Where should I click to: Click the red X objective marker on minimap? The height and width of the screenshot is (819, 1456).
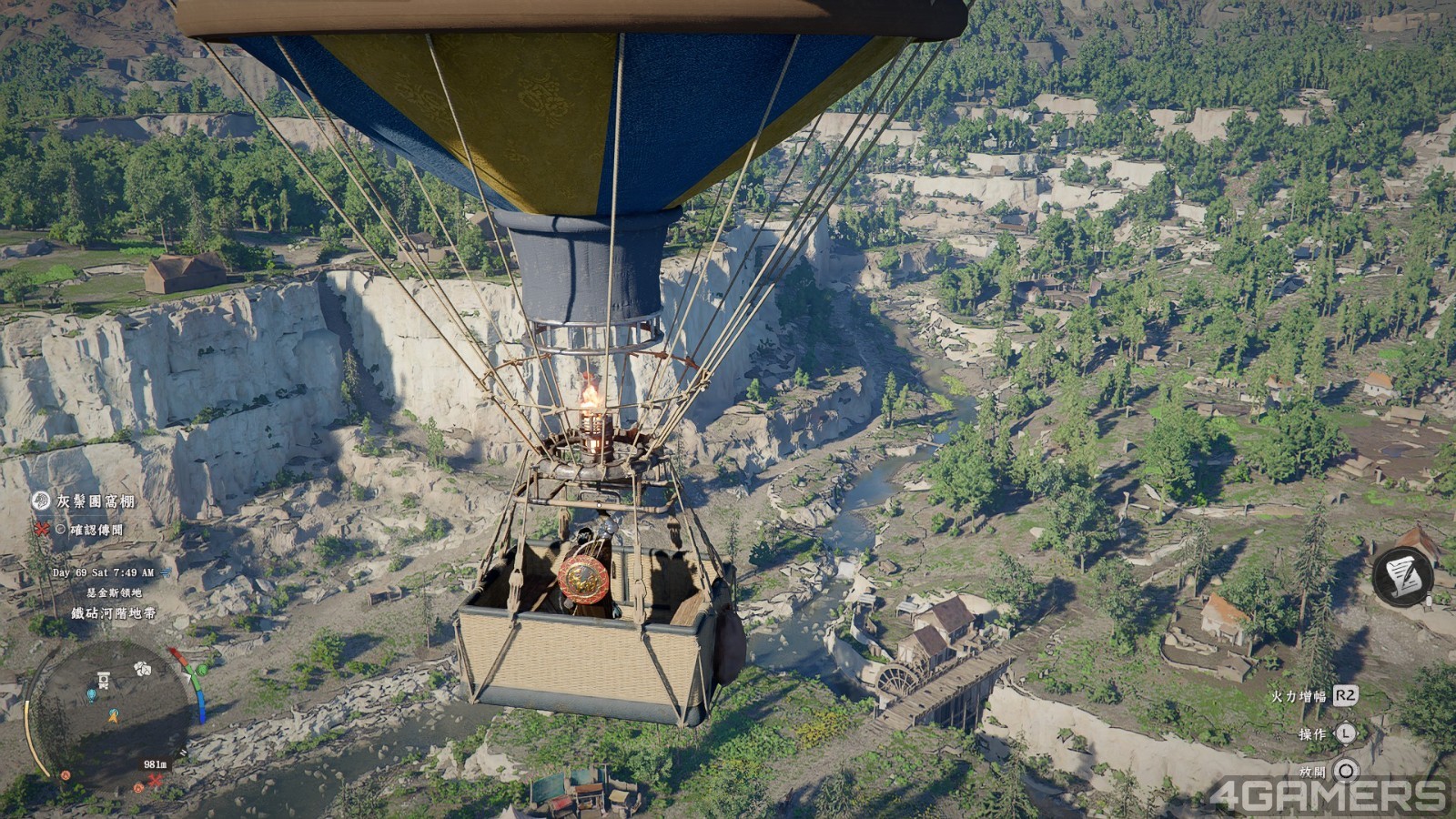(x=156, y=780)
